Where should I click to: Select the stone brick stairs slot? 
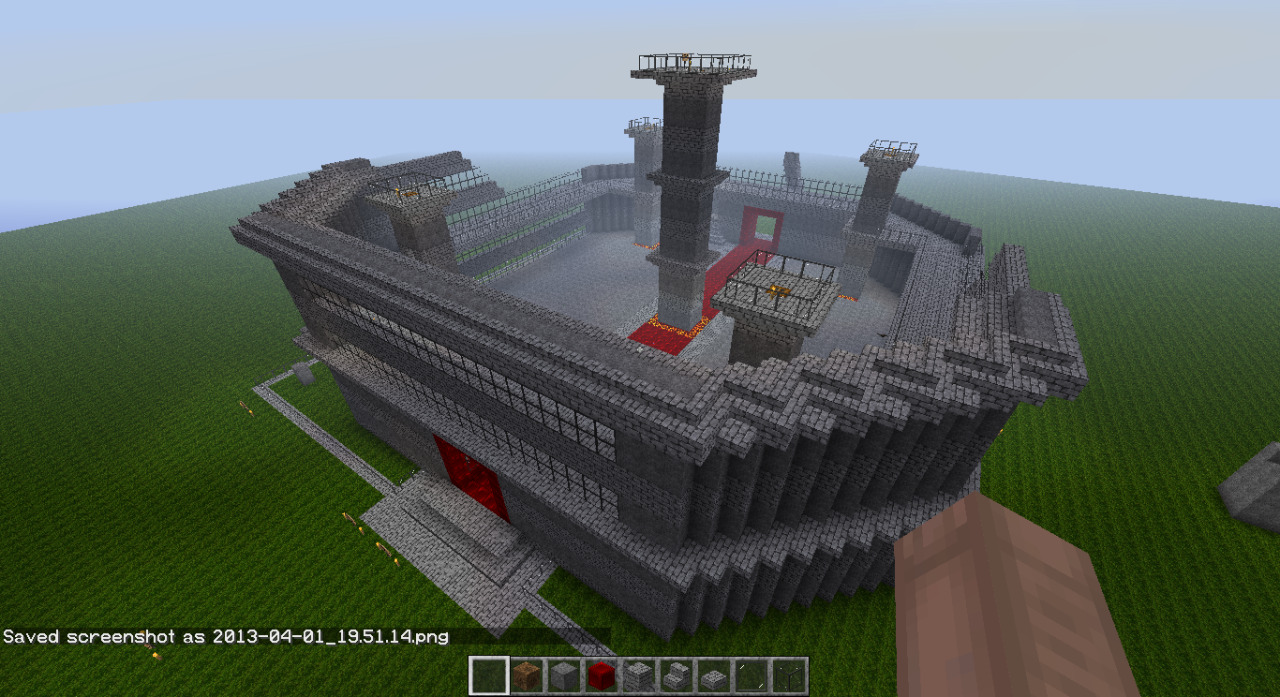pyautogui.click(x=675, y=676)
